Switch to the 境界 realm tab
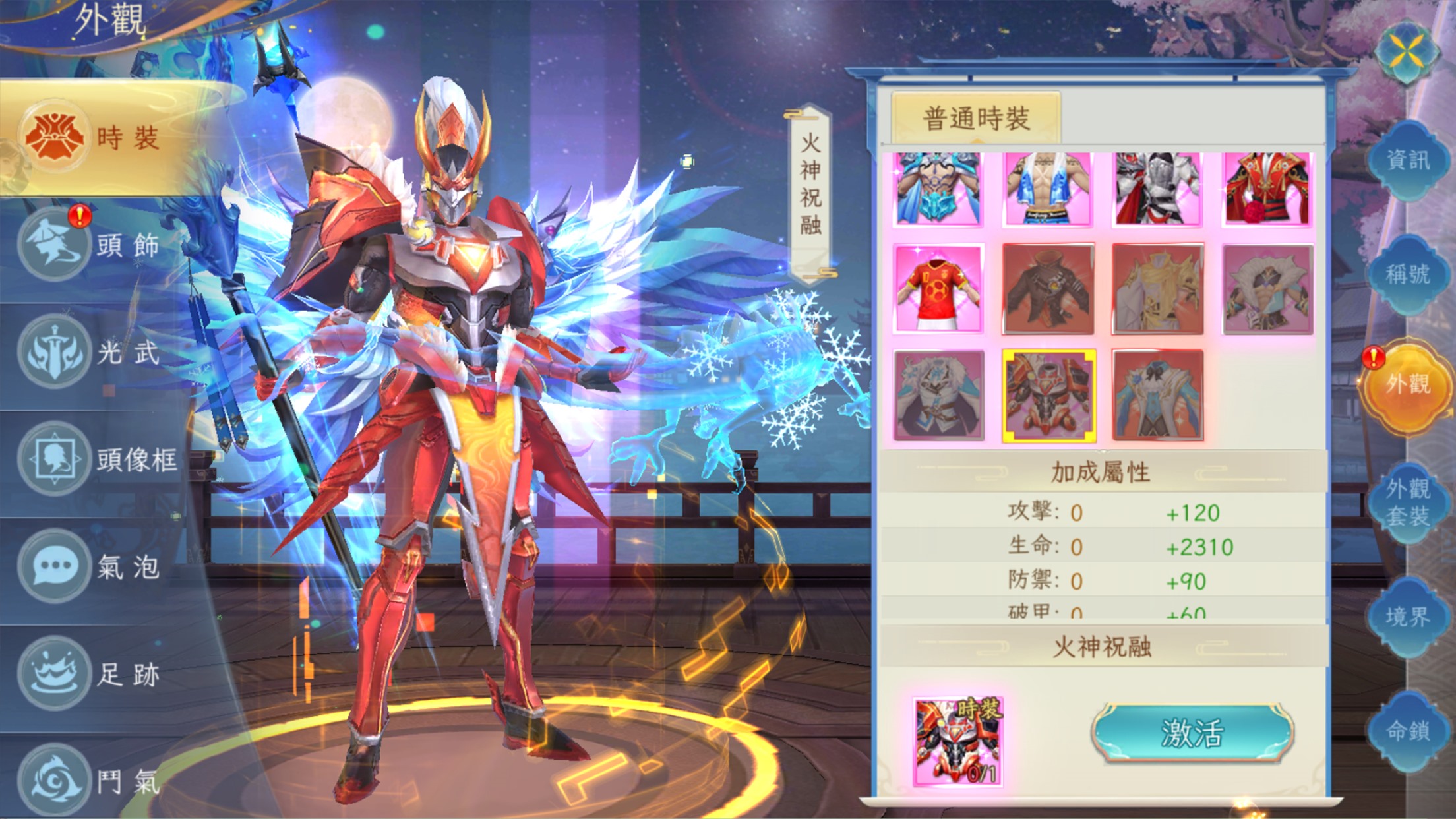The image size is (1456, 819). (1408, 617)
